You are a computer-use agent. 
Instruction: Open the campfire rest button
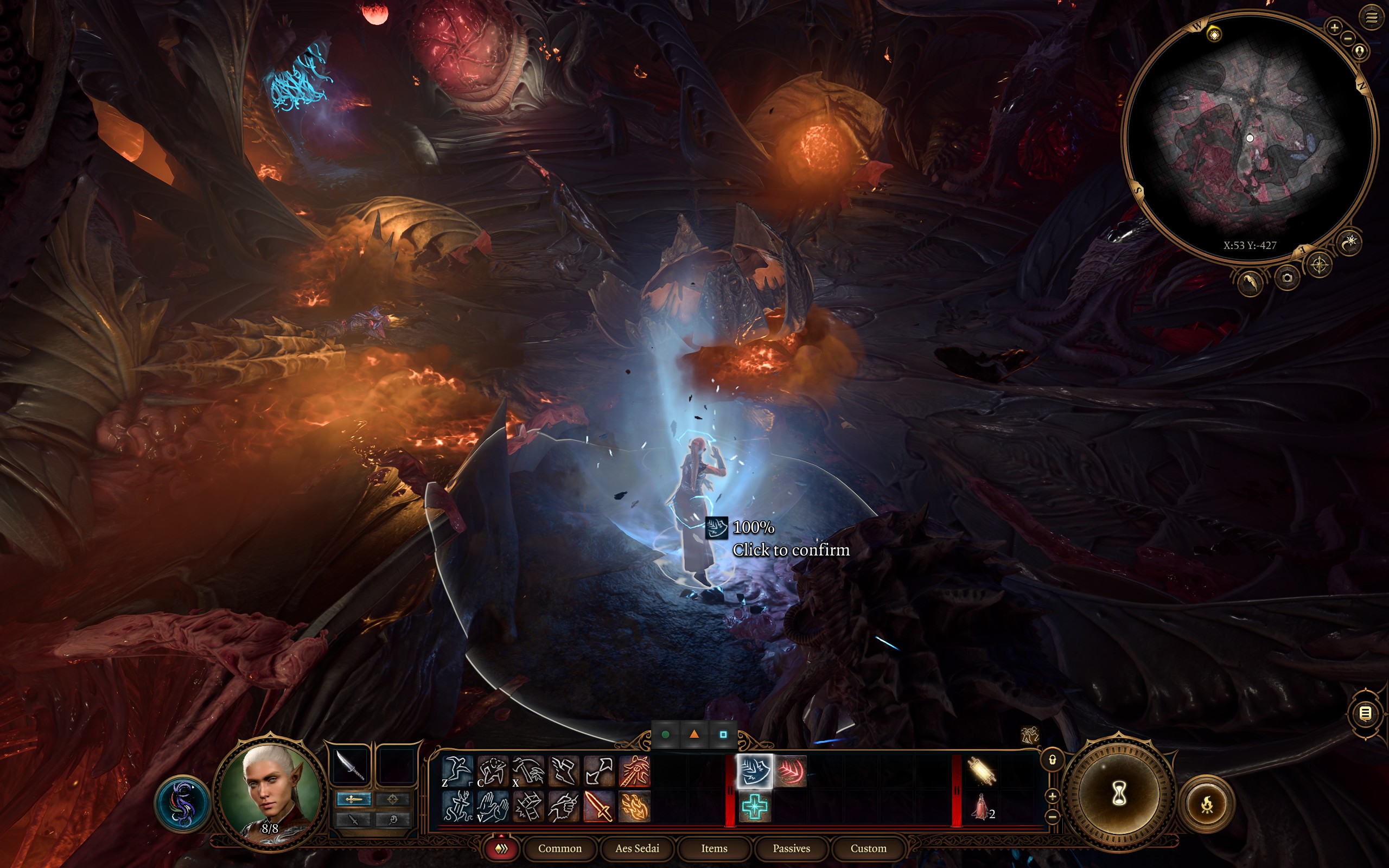(1207, 803)
